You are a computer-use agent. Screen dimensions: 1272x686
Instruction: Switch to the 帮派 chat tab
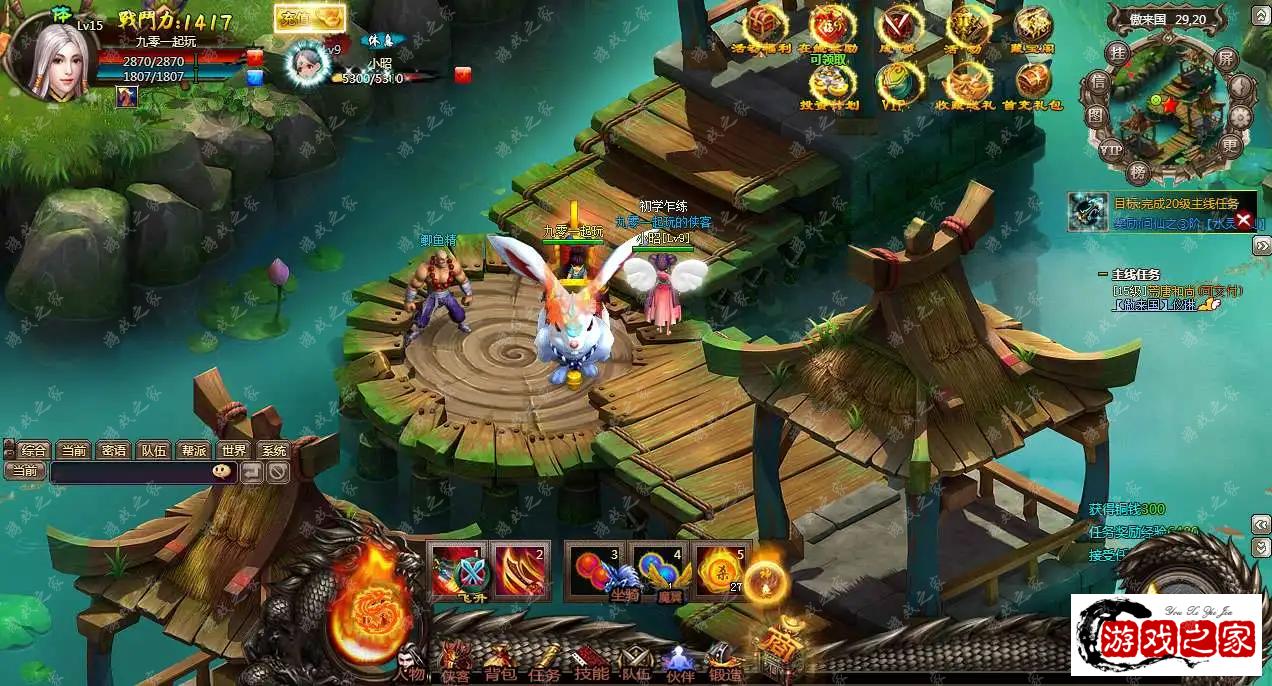pos(193,450)
